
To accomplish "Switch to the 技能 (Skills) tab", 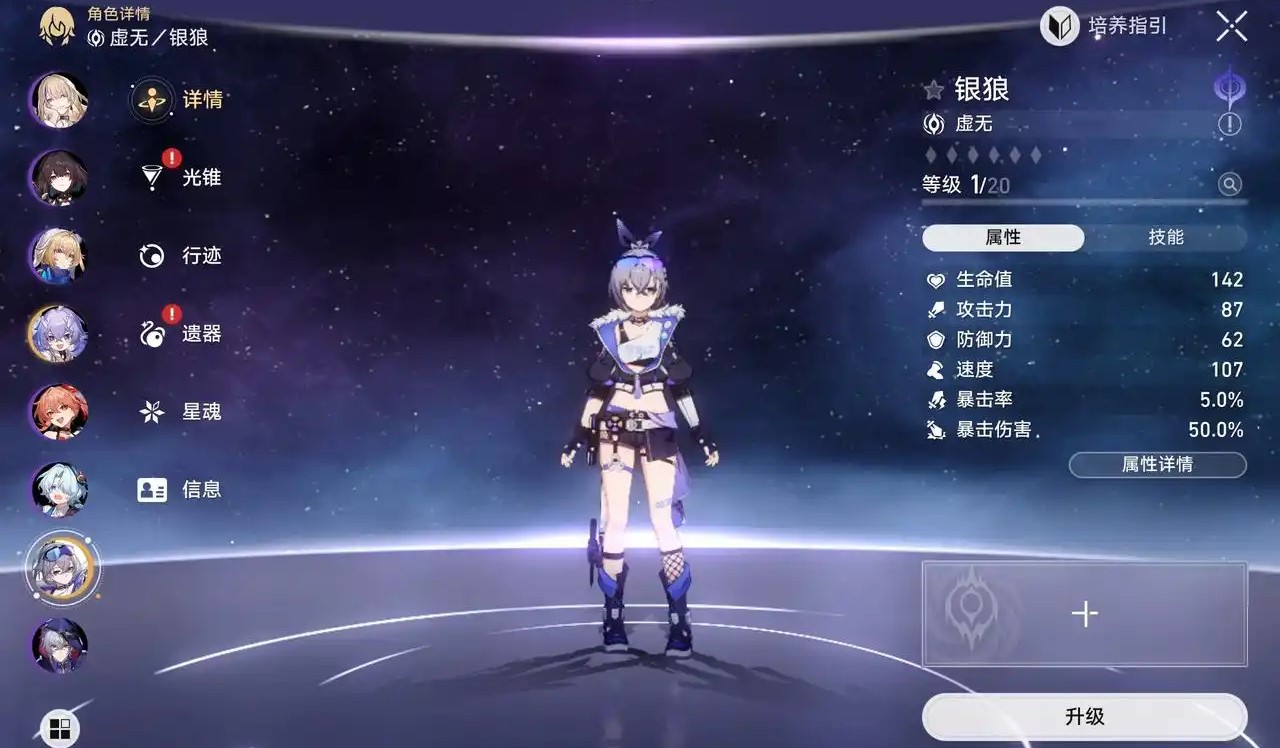I will click(1168, 237).
